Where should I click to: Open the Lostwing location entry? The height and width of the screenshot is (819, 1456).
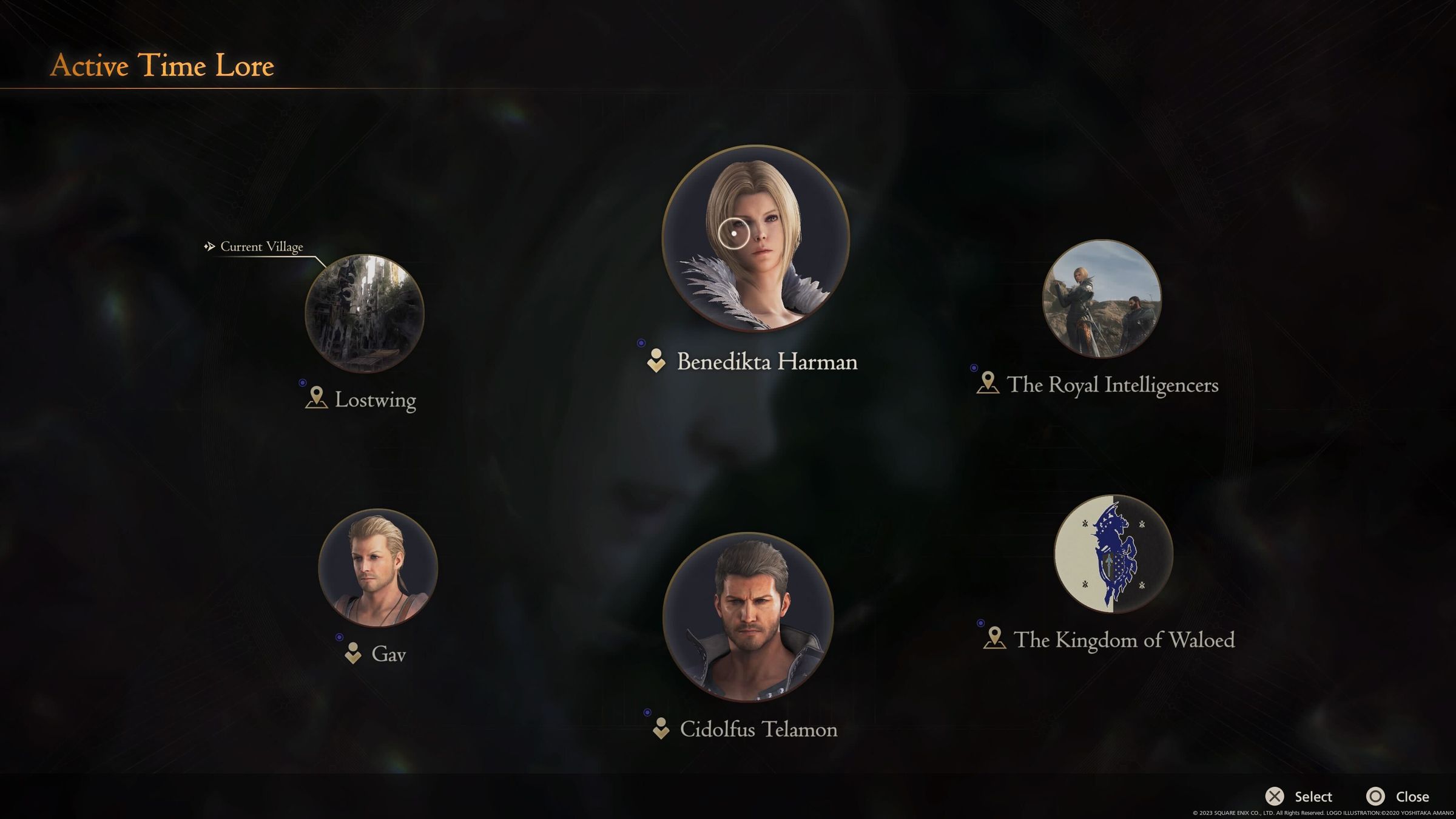pos(364,313)
